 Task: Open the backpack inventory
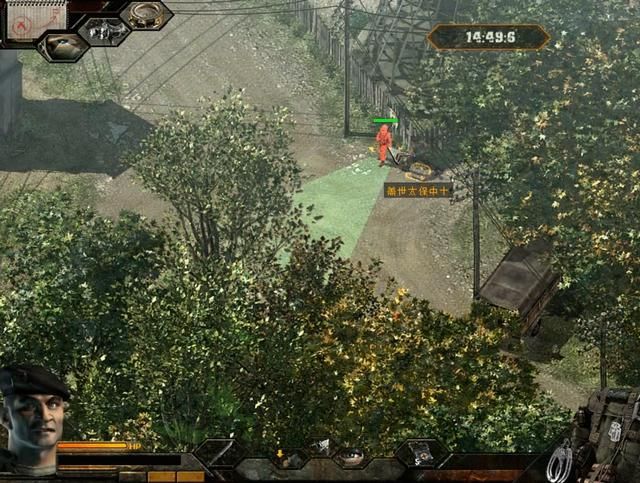(612, 432)
